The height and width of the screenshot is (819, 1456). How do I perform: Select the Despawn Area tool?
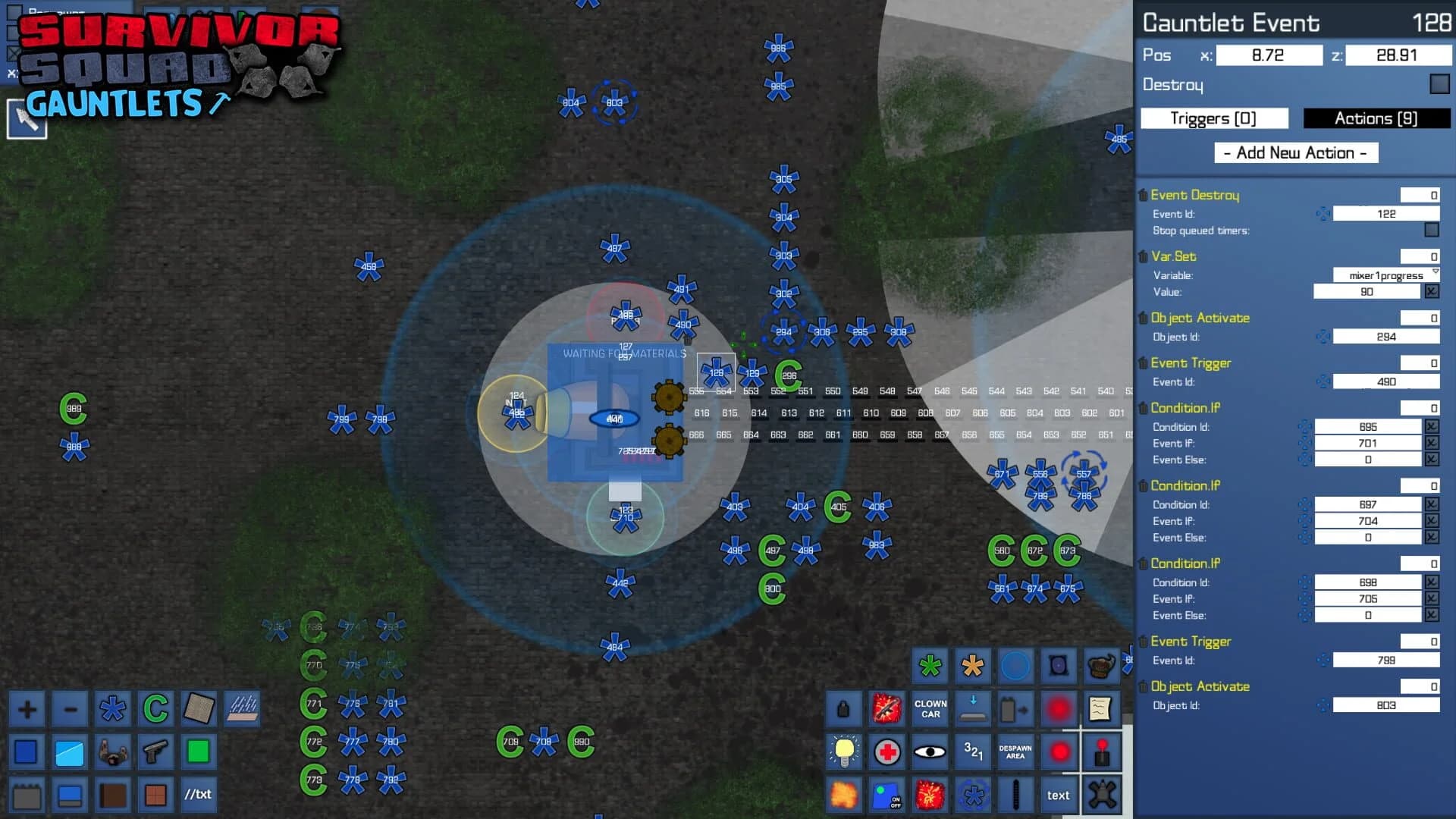(x=1016, y=752)
